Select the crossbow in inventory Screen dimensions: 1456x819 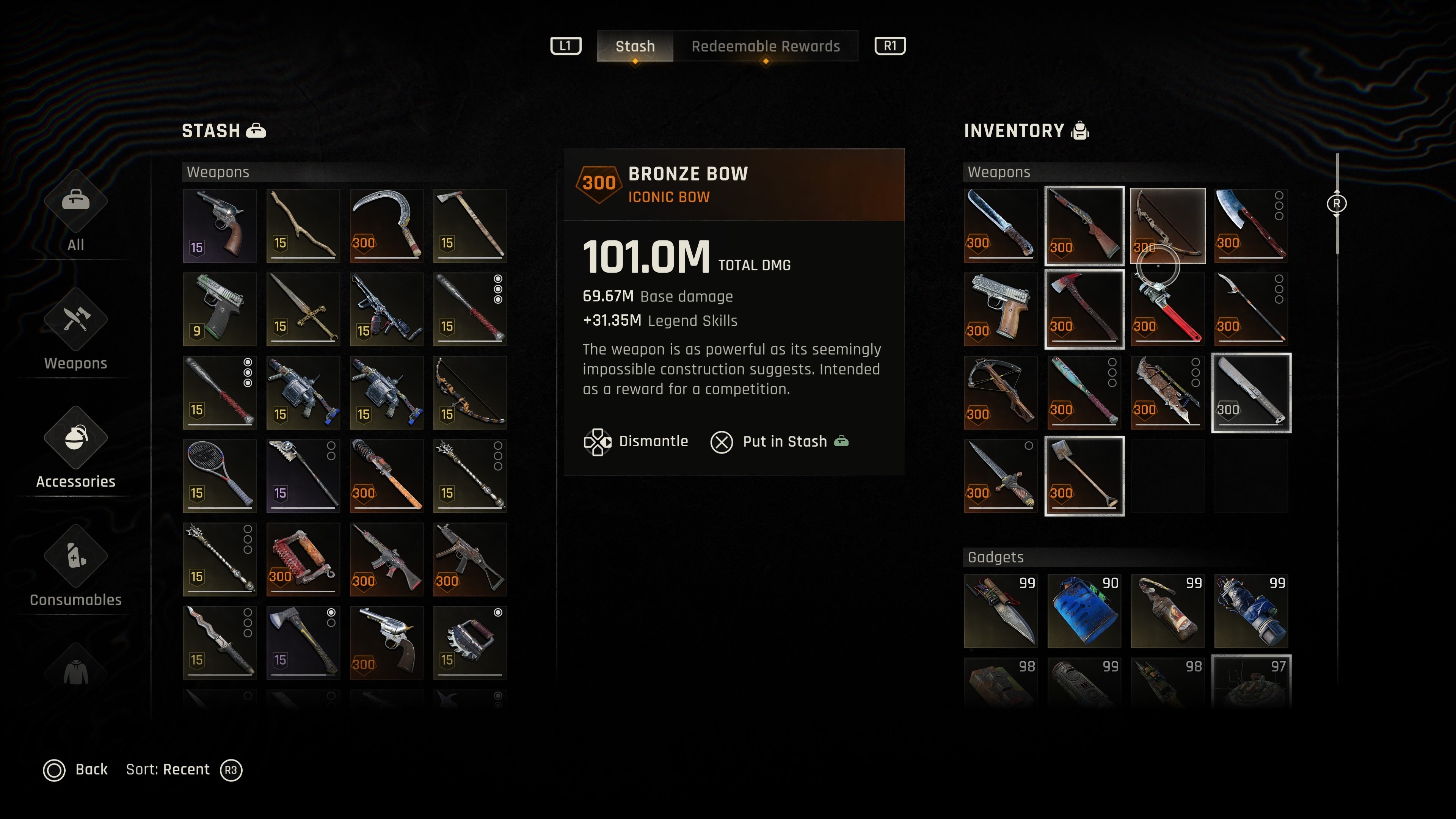(1000, 392)
